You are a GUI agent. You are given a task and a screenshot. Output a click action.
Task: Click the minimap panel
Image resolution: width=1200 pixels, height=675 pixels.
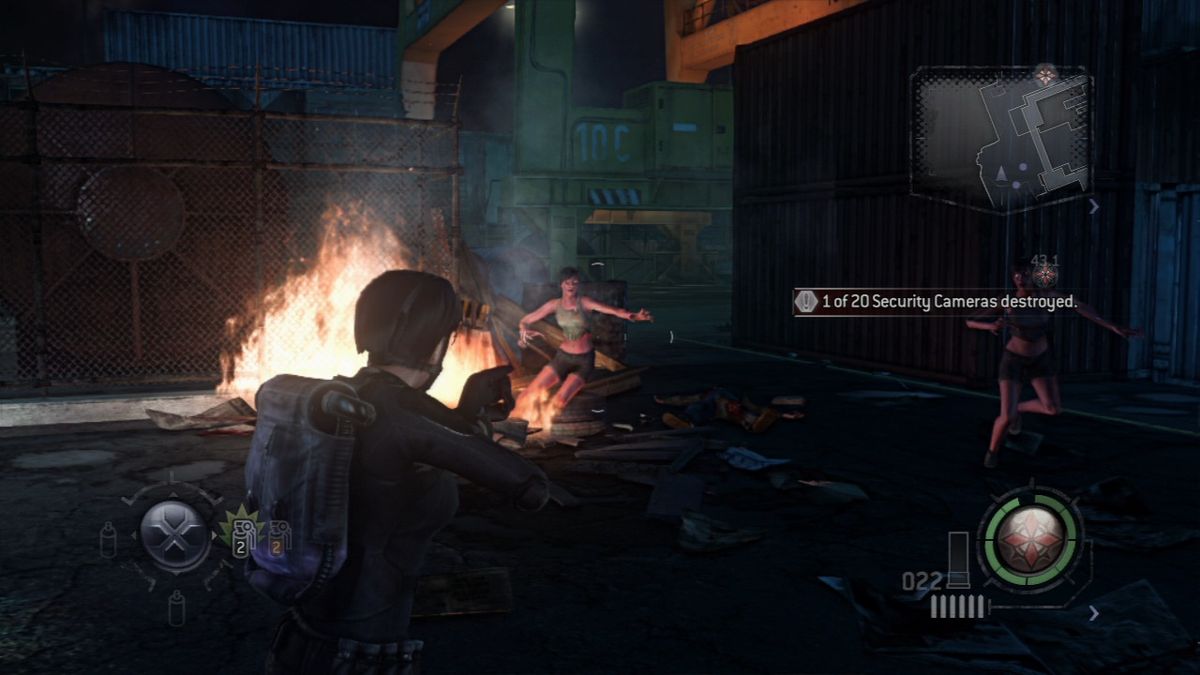pyautogui.click(x=1001, y=140)
